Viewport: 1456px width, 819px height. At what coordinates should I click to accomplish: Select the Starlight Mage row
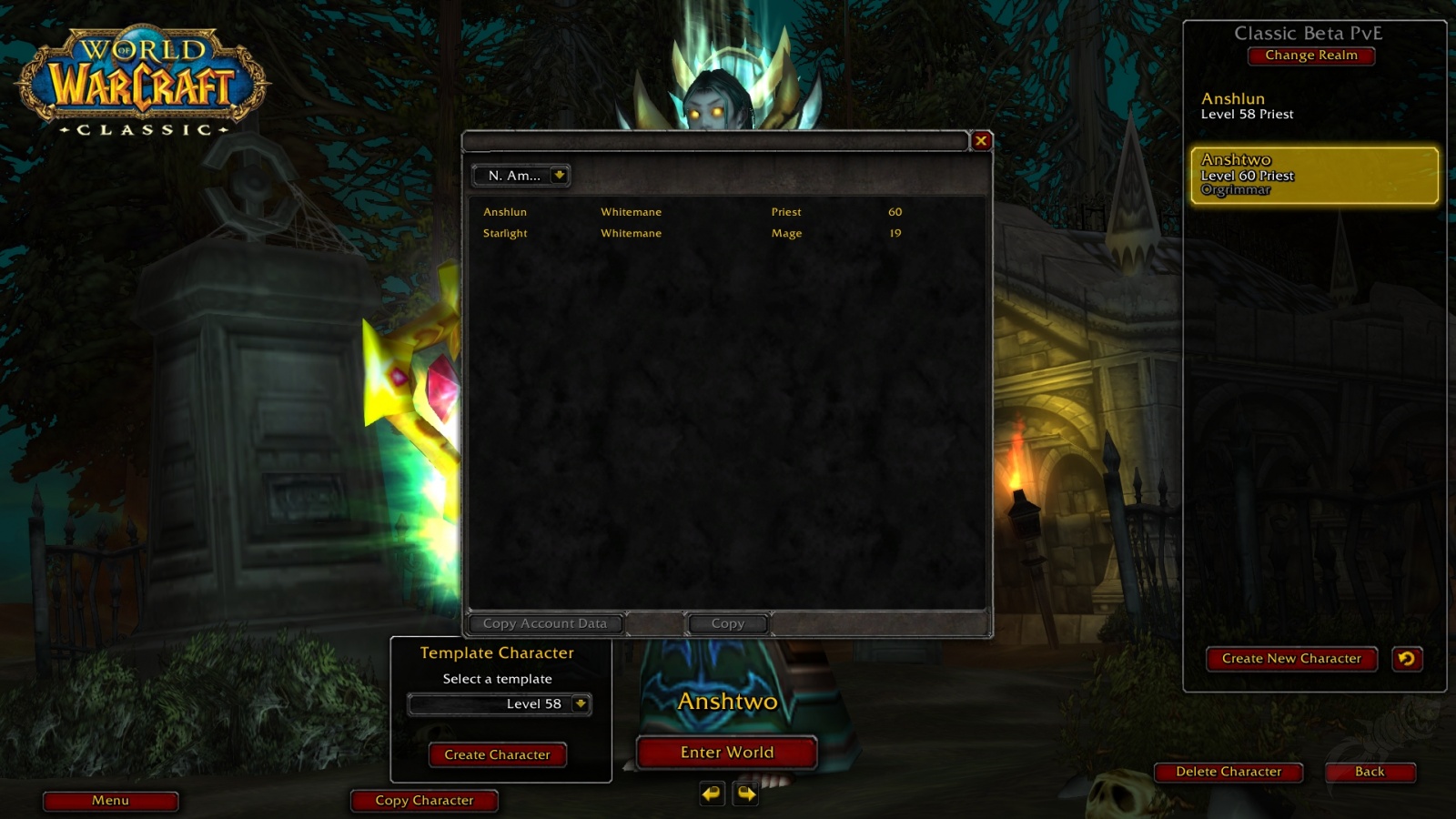tap(692, 233)
